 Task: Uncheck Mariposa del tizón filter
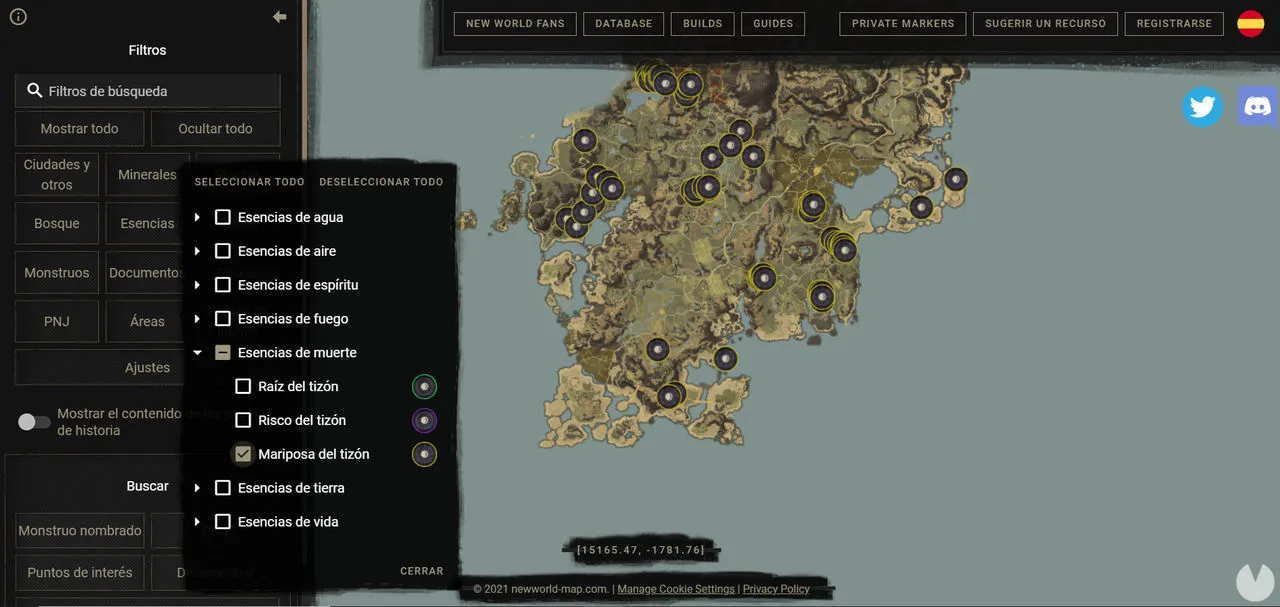(243, 454)
